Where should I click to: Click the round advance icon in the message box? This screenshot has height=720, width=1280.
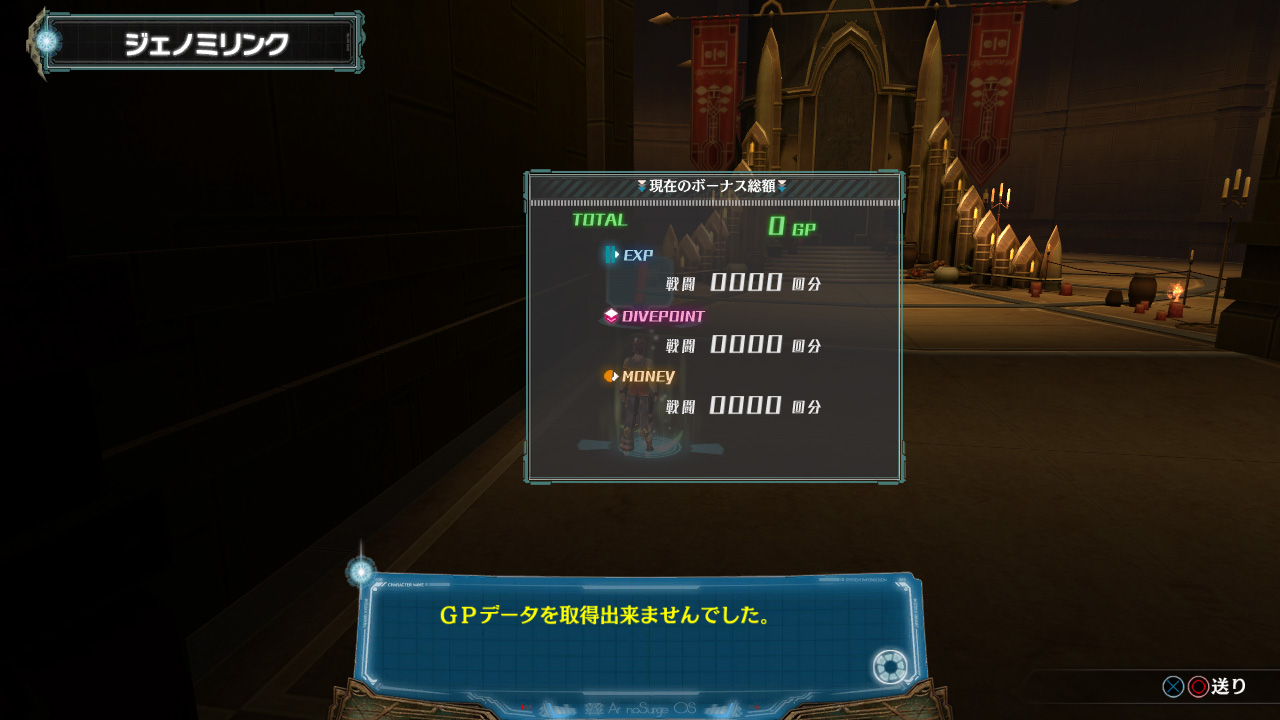tap(889, 667)
